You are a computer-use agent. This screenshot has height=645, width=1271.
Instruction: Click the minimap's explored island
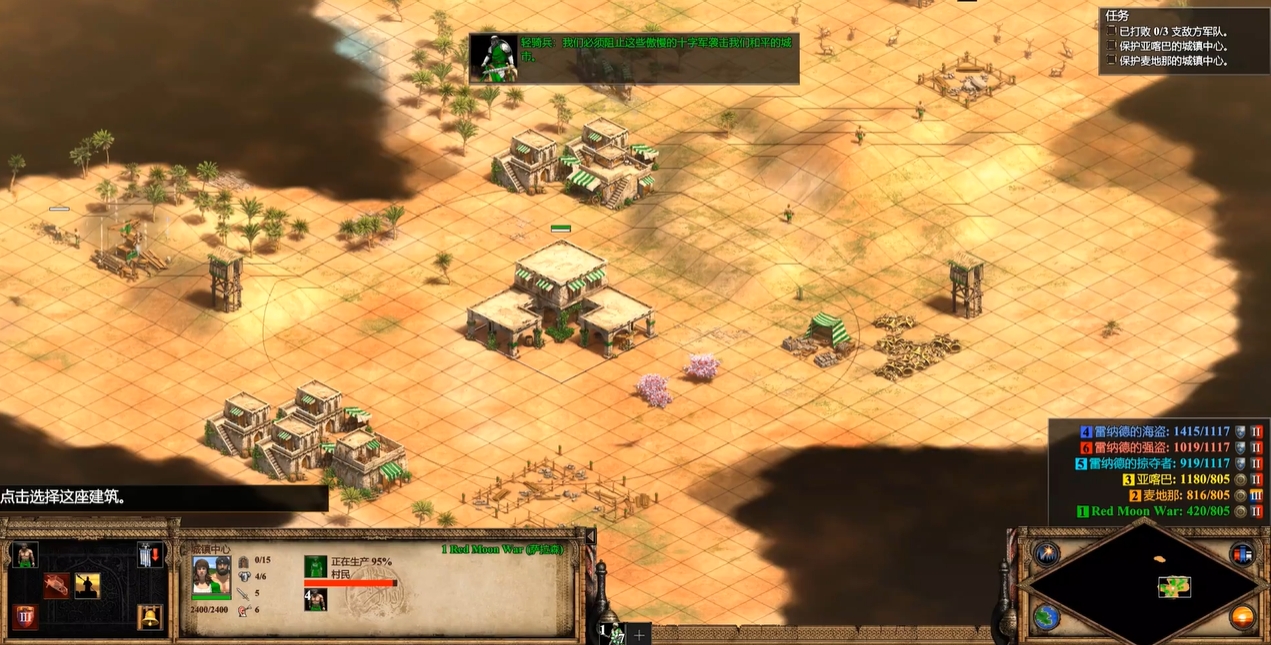point(1174,587)
